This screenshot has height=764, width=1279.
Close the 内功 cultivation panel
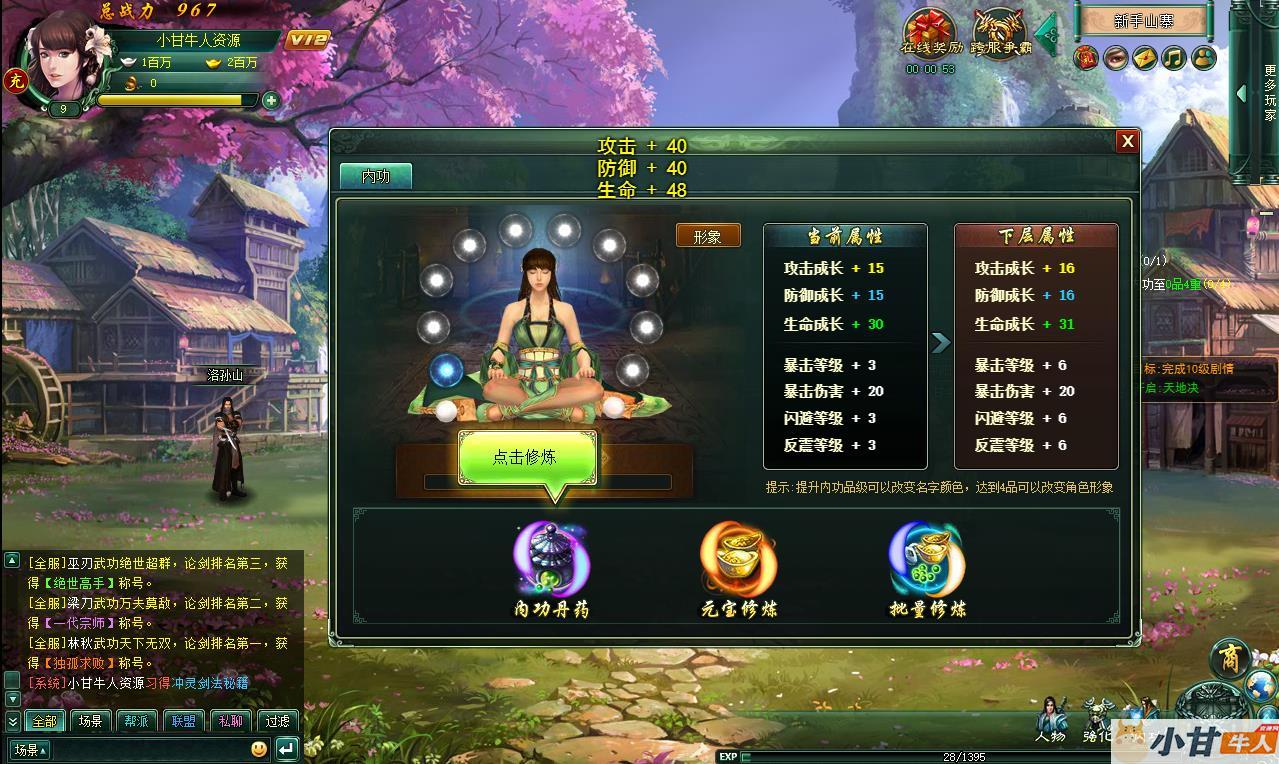[1127, 141]
